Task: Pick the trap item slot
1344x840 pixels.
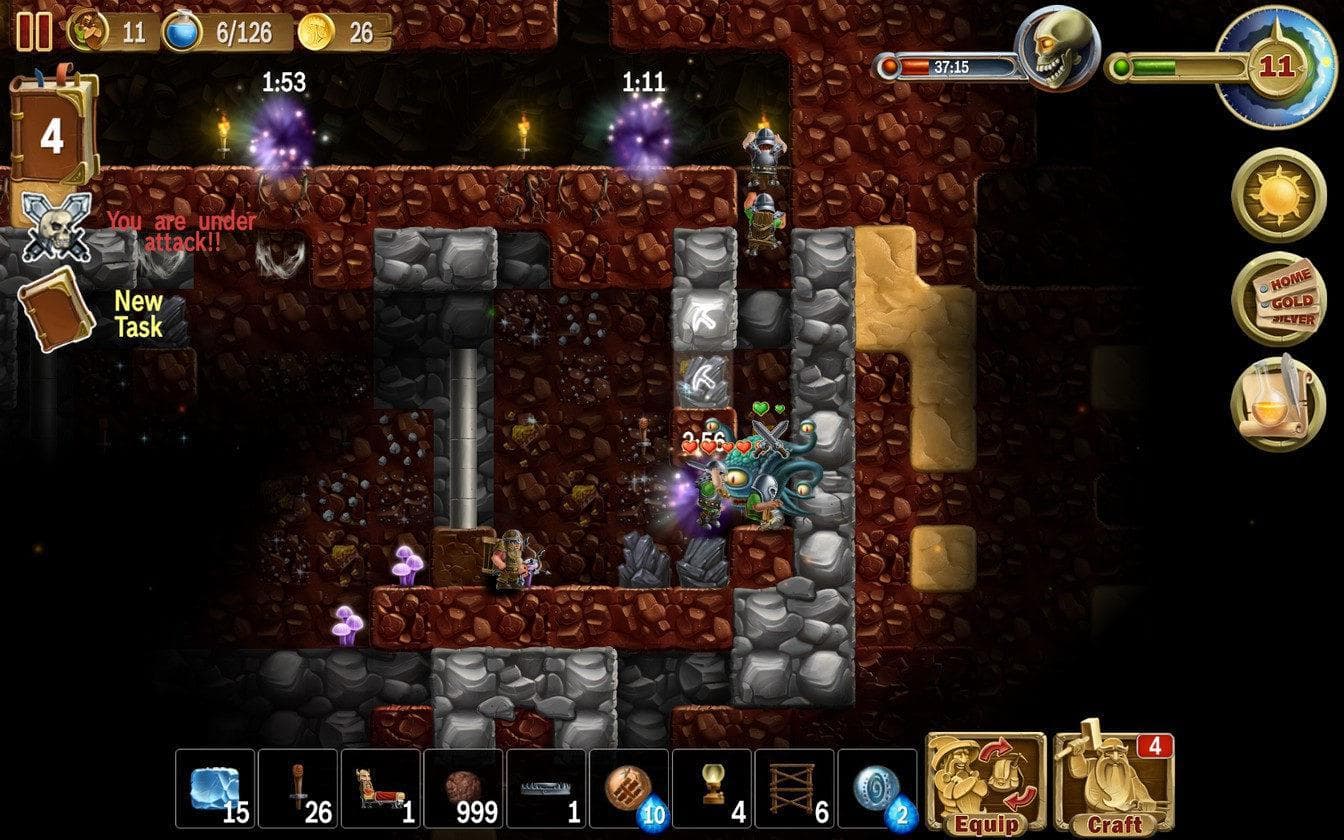Action: [547, 788]
